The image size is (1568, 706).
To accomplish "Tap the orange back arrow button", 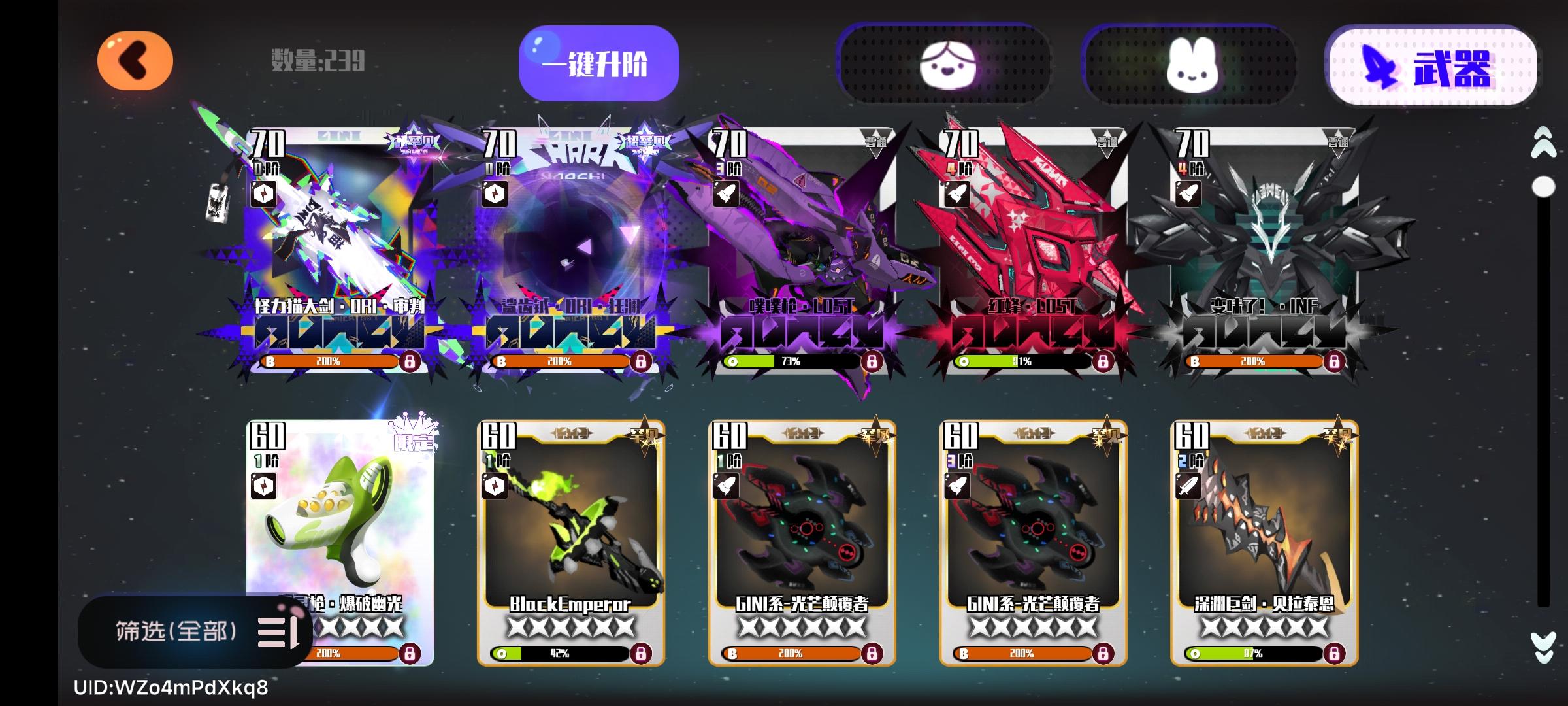I will (135, 60).
